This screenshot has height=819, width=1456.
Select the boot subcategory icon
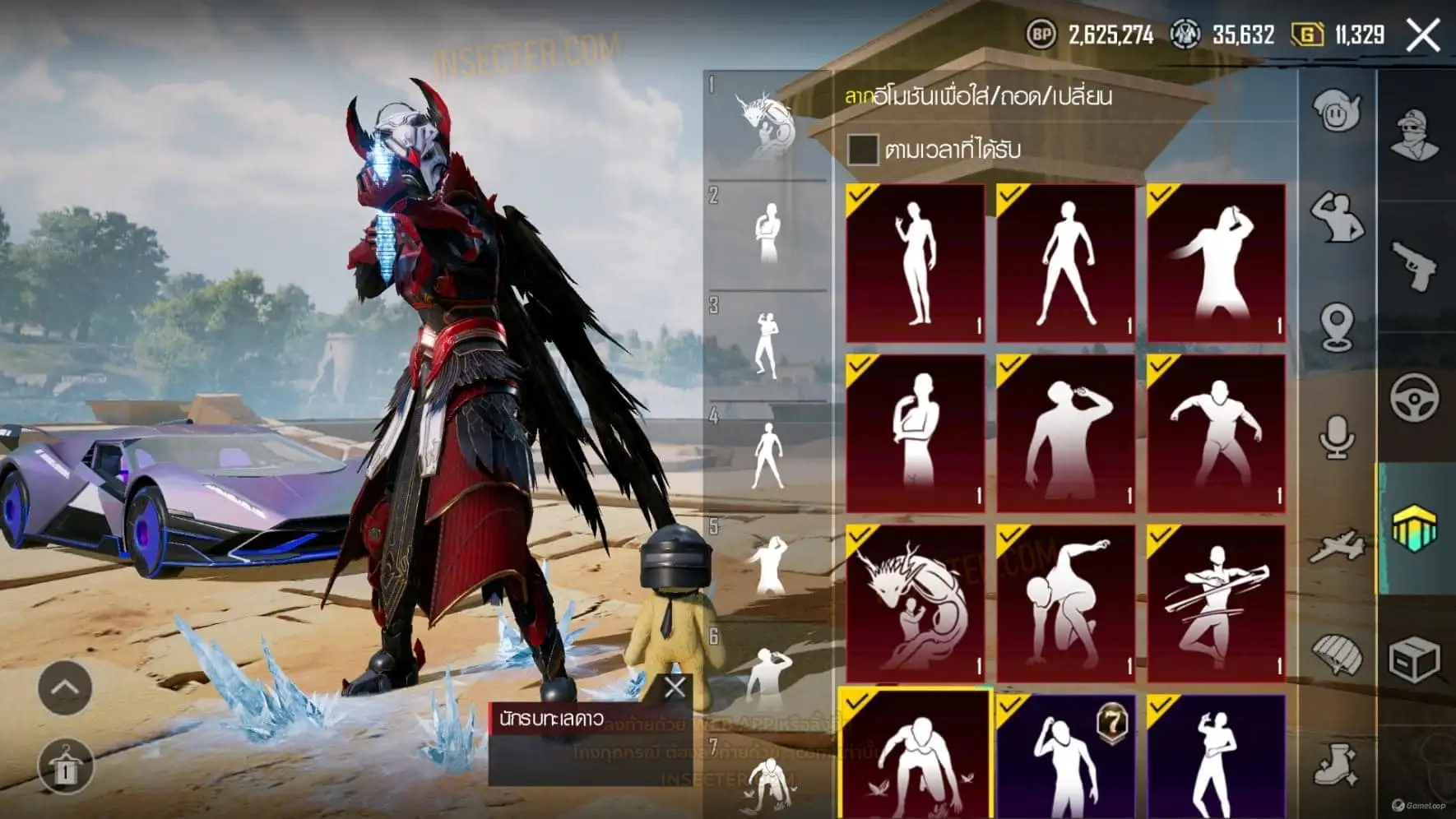tap(1337, 765)
